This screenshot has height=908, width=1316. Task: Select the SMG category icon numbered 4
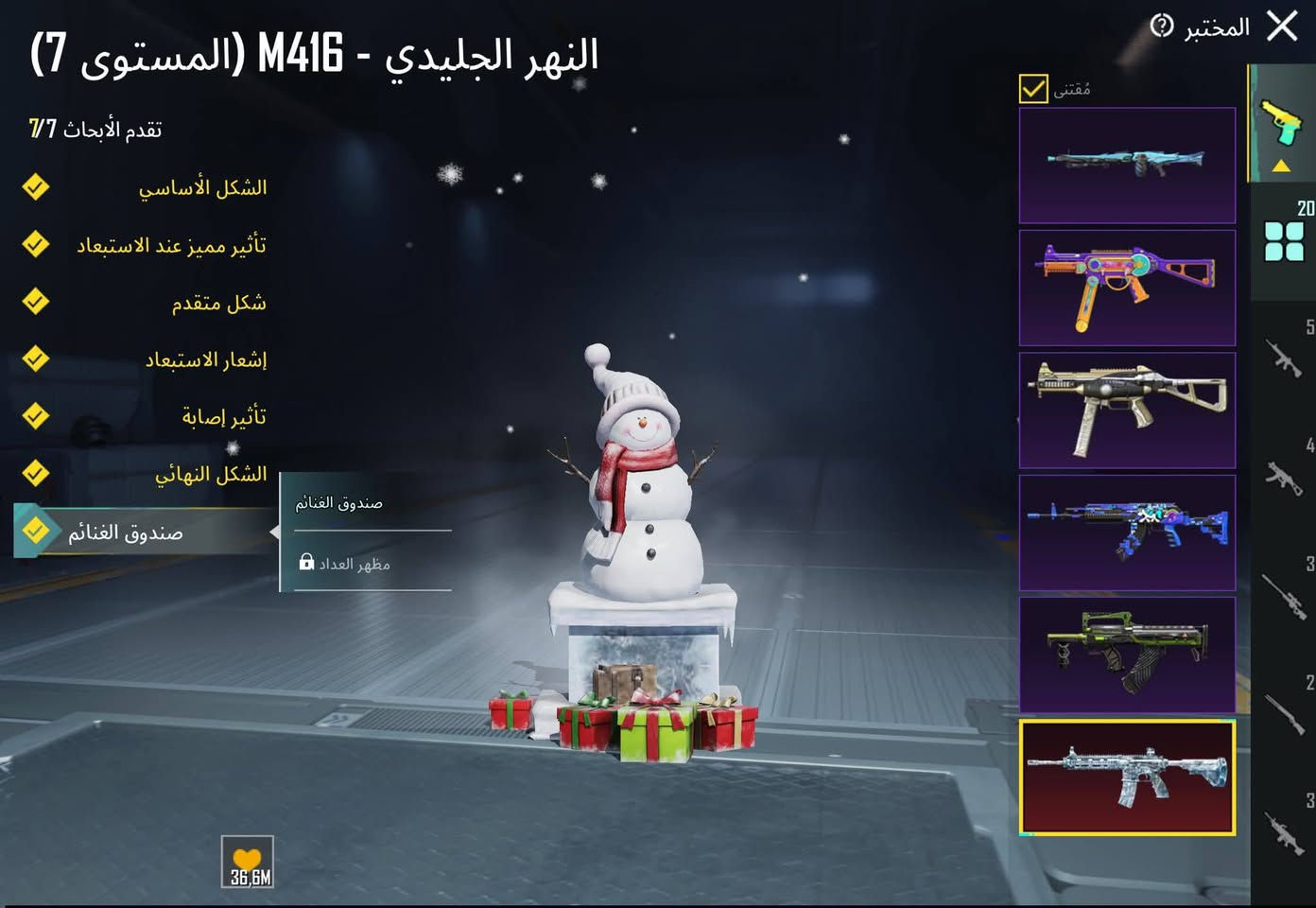click(1286, 478)
